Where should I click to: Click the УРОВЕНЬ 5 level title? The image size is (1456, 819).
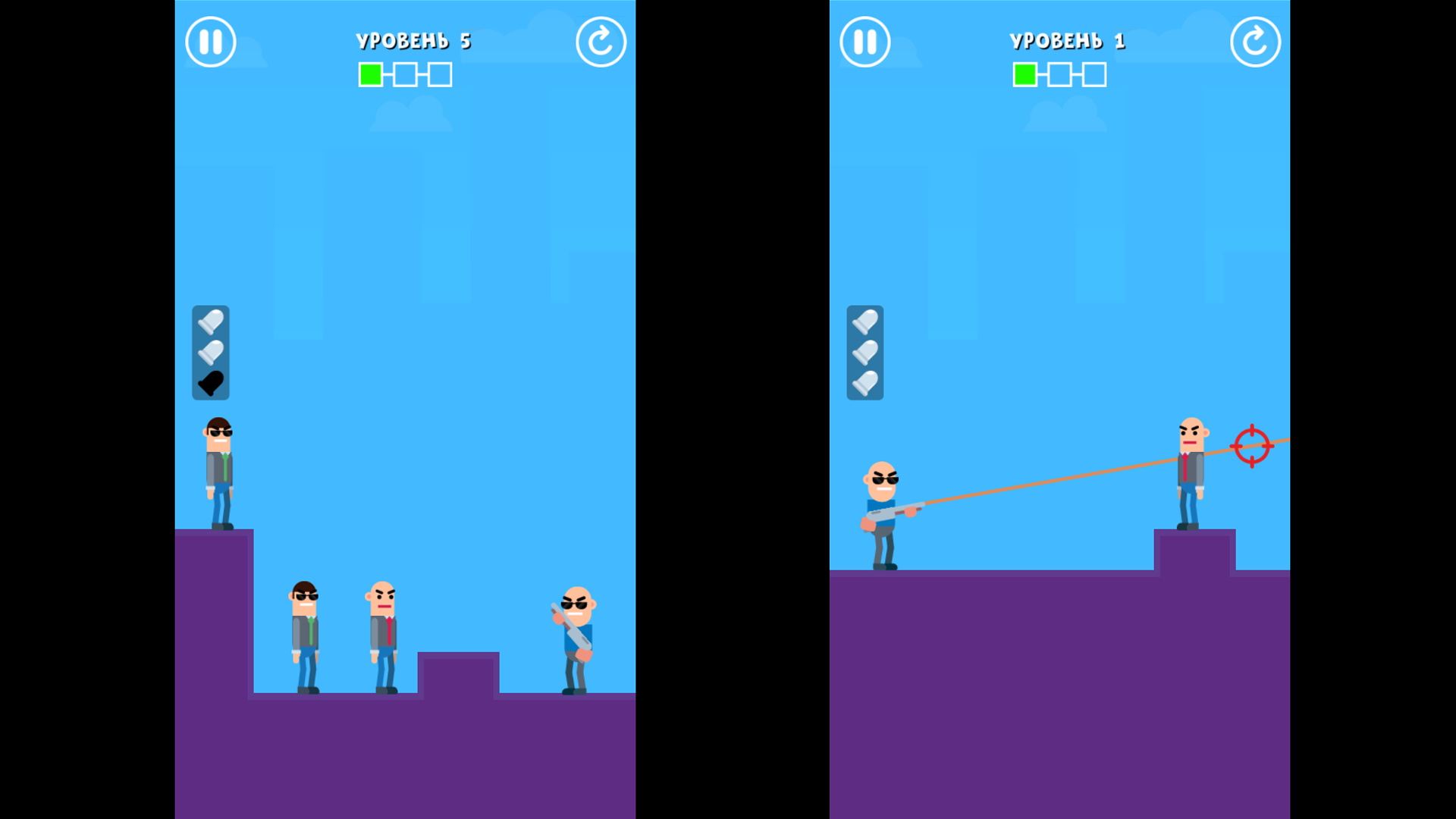tap(414, 41)
